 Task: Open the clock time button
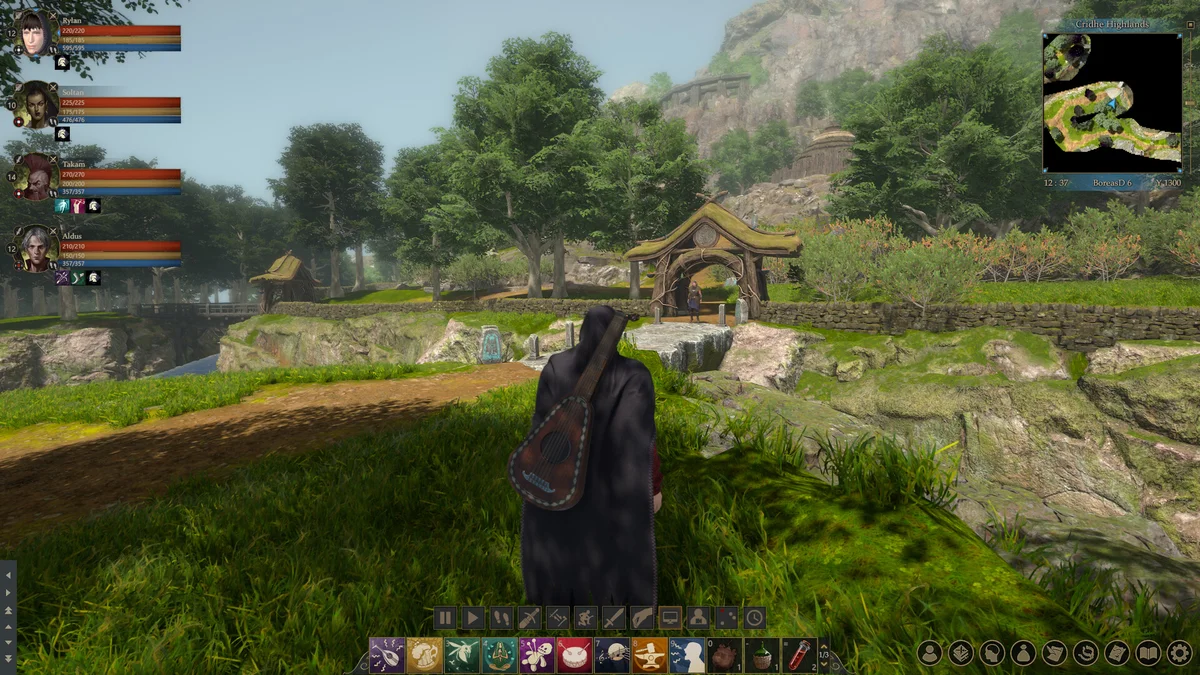[x=754, y=618]
